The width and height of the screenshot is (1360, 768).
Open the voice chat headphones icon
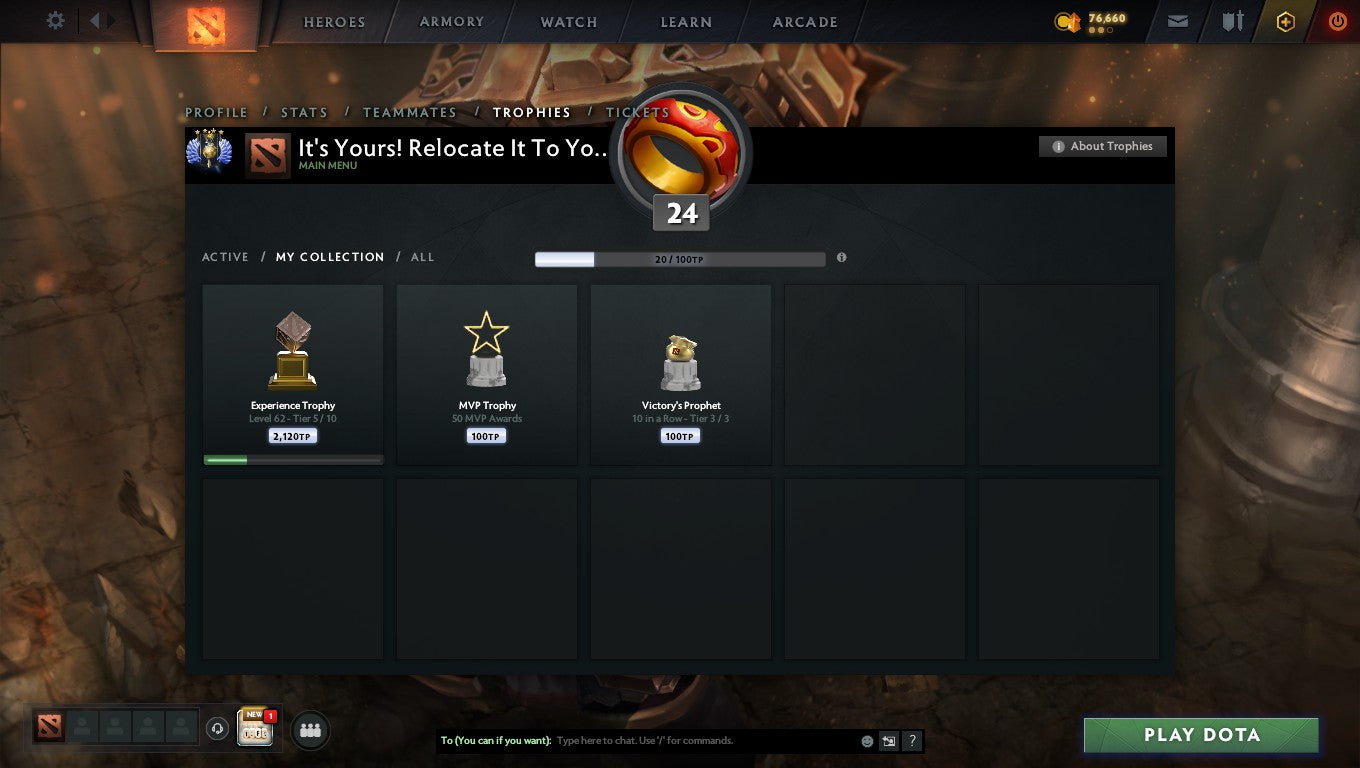(217, 729)
